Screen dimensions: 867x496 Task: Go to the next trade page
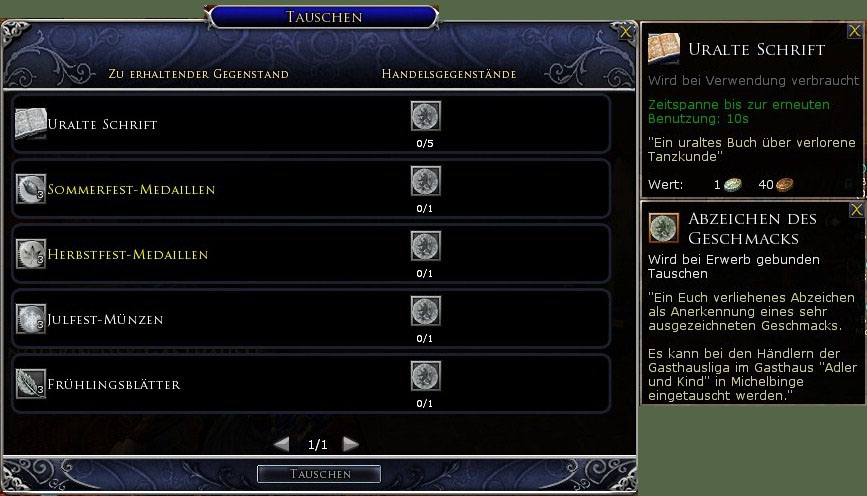tap(350, 443)
